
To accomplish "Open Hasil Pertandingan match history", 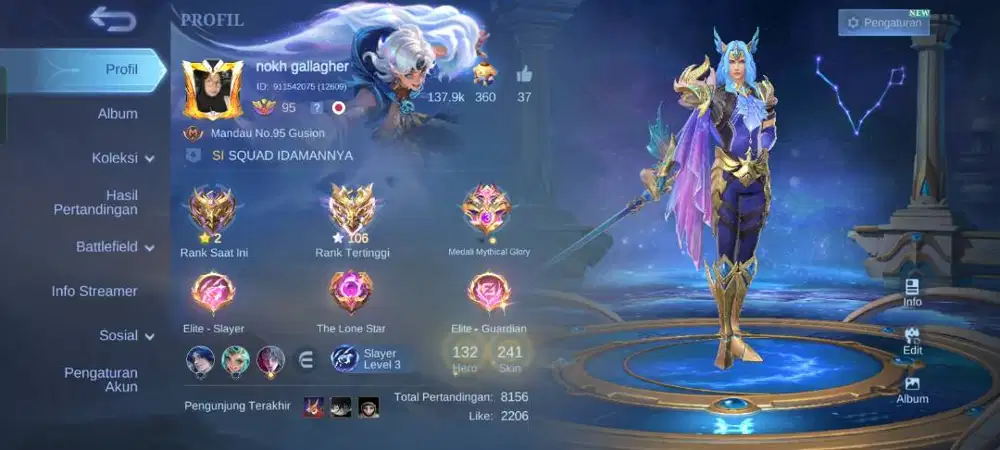I will tap(96, 202).
